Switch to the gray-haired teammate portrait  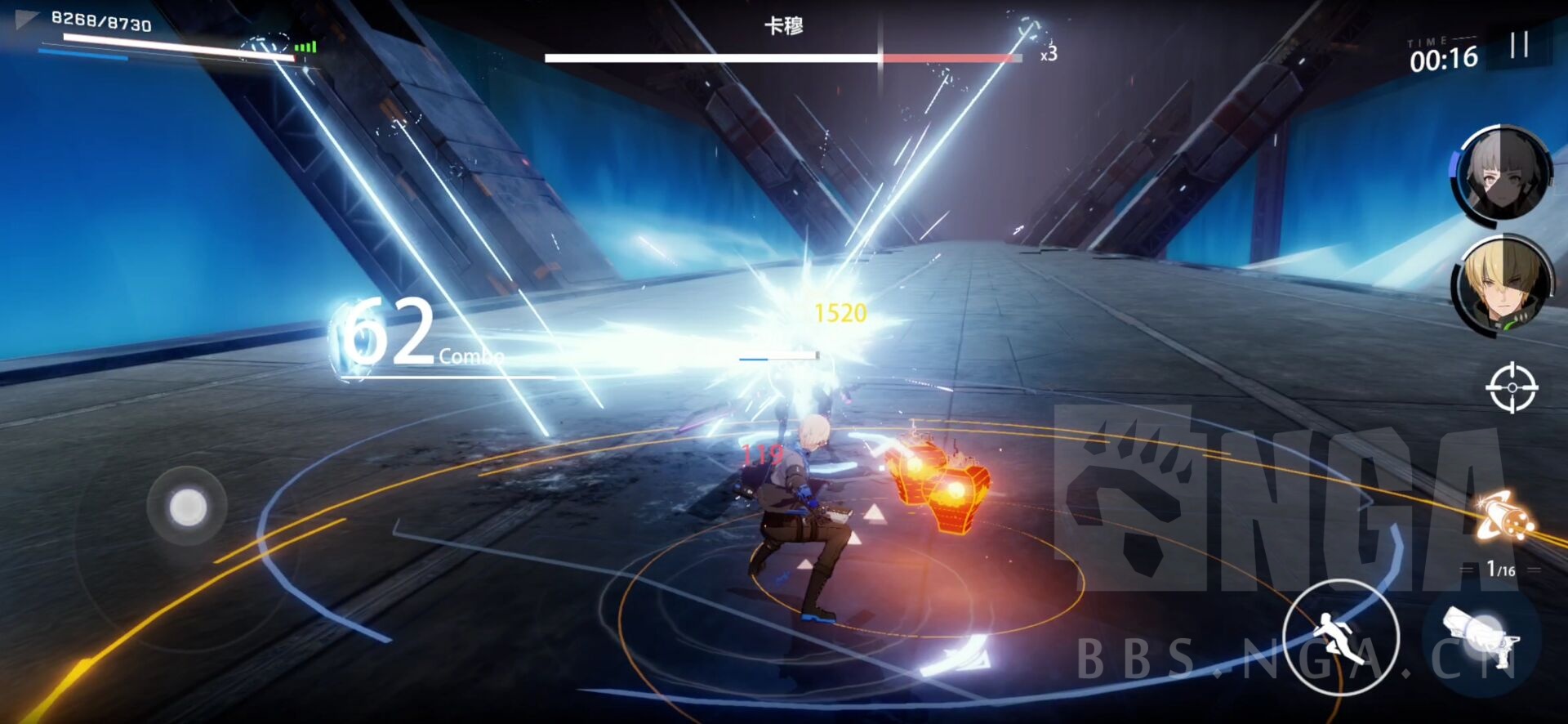1503,175
